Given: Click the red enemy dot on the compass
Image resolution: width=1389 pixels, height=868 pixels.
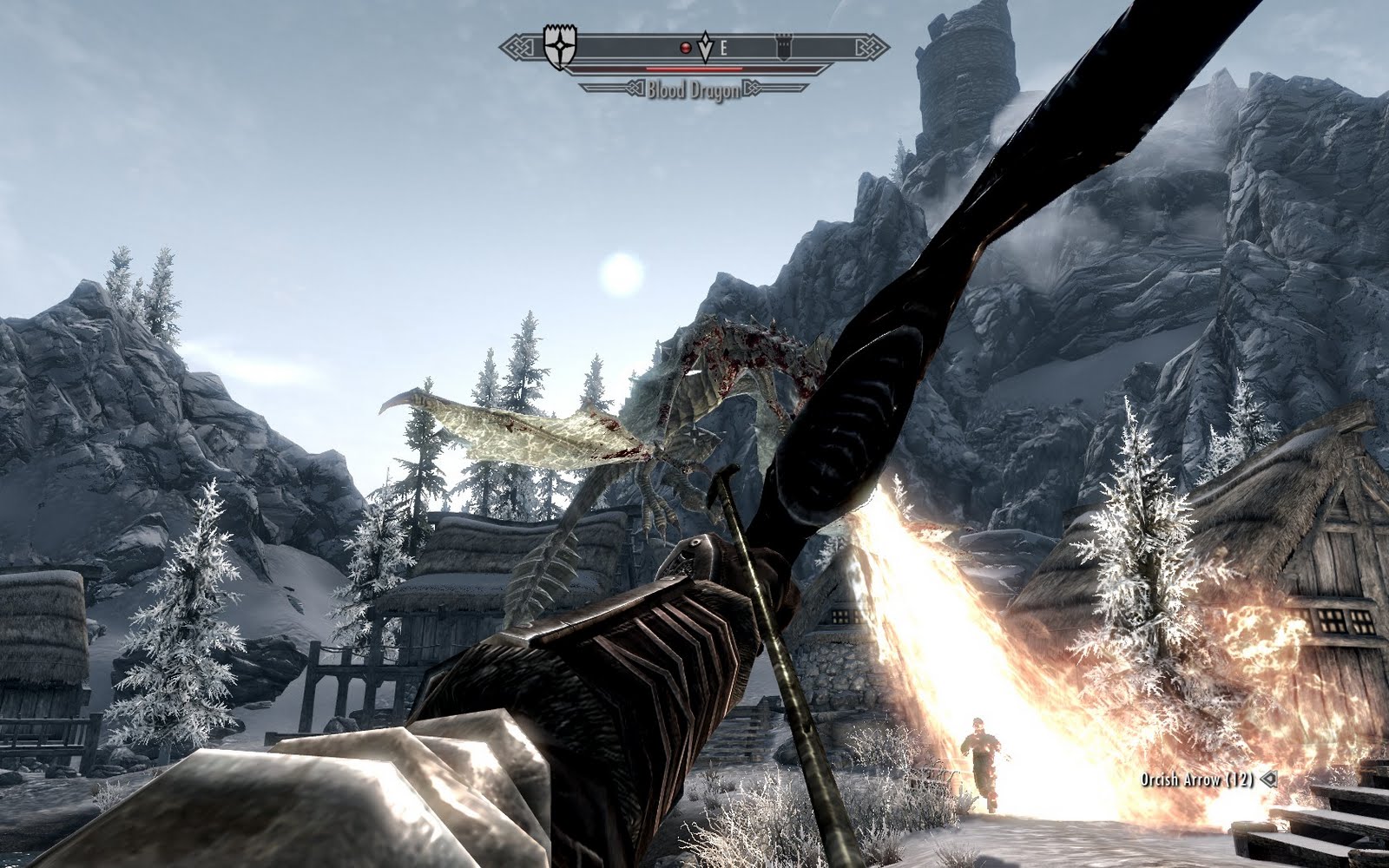Looking at the screenshot, I should 686,49.
